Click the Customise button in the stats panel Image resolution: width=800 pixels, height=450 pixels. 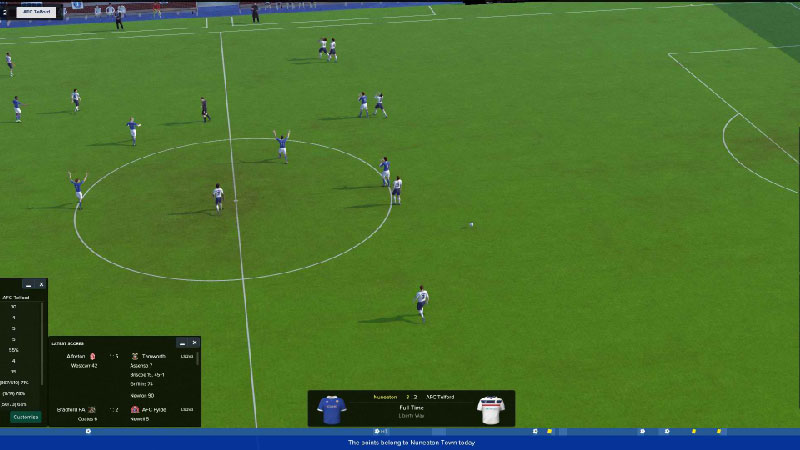[x=25, y=417]
